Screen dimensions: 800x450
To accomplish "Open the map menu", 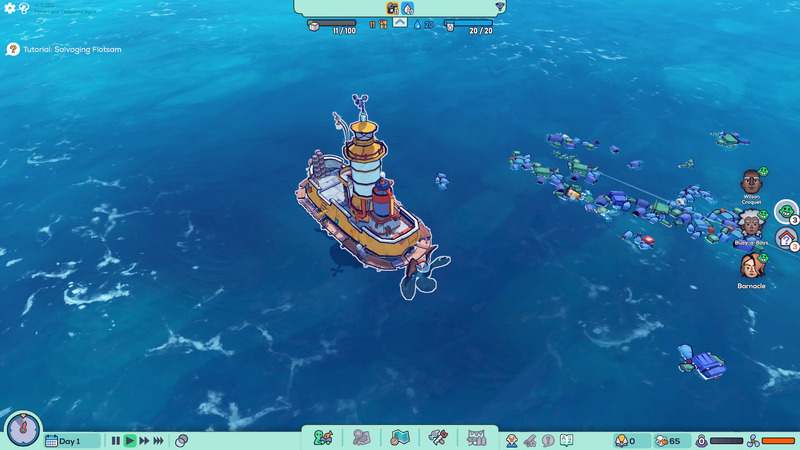I will [400, 438].
